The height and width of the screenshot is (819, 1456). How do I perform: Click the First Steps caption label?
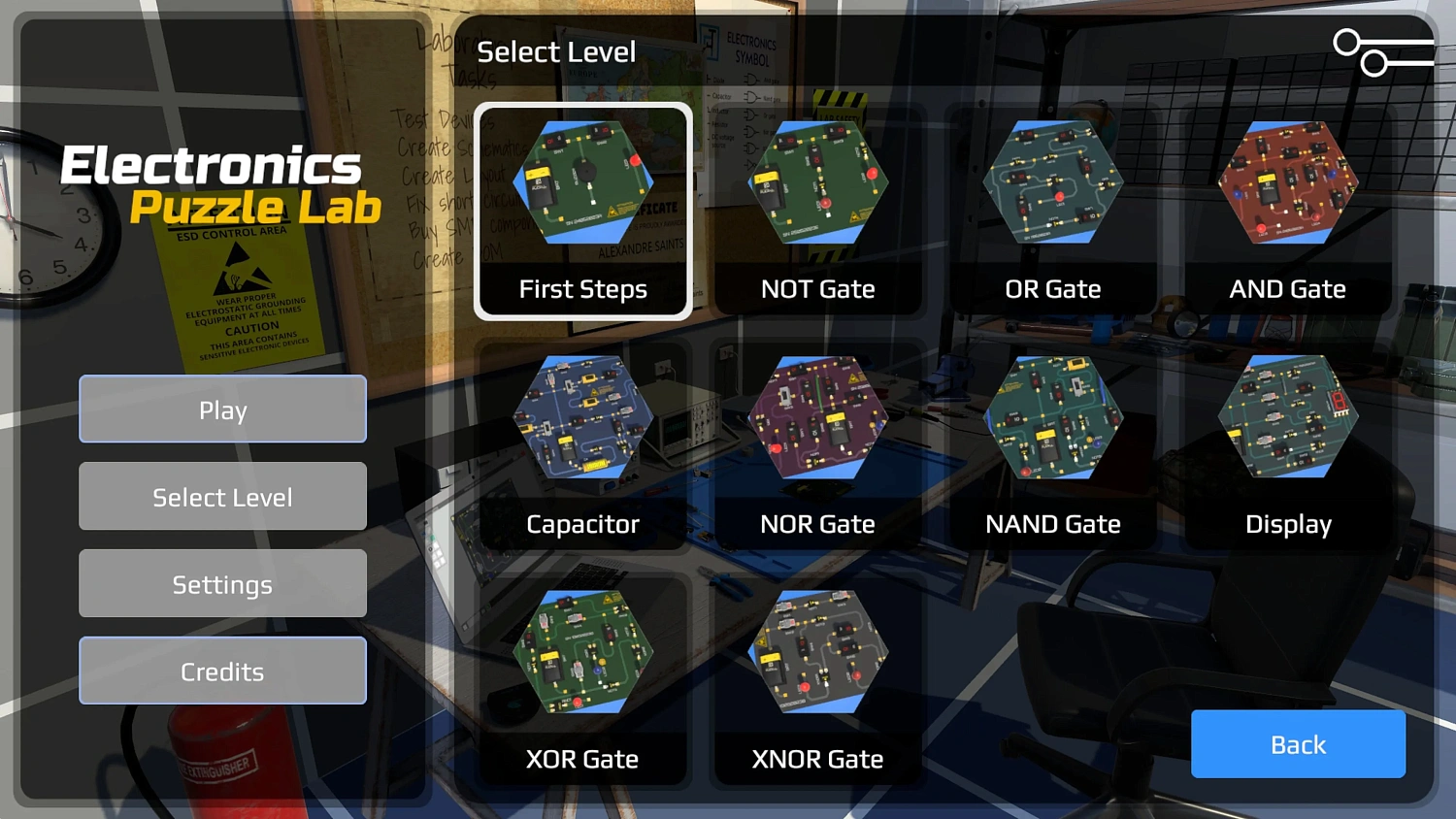point(582,288)
